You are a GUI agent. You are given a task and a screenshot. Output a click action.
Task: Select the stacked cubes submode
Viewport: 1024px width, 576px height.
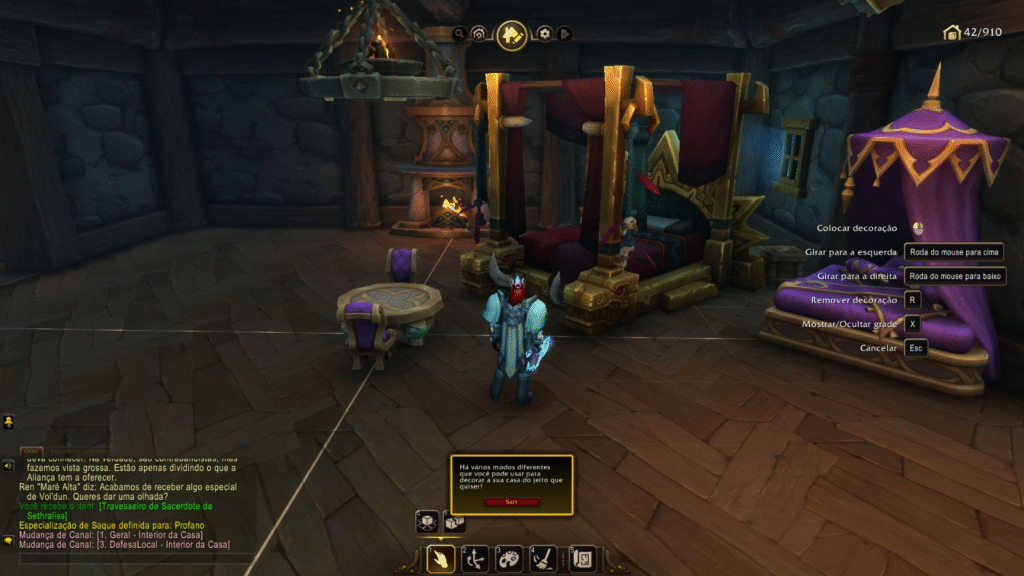point(454,522)
